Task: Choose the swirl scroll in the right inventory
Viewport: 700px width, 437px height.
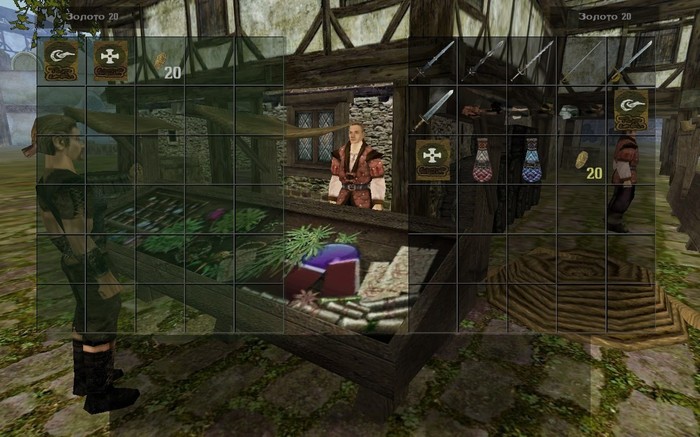Action: pos(630,110)
